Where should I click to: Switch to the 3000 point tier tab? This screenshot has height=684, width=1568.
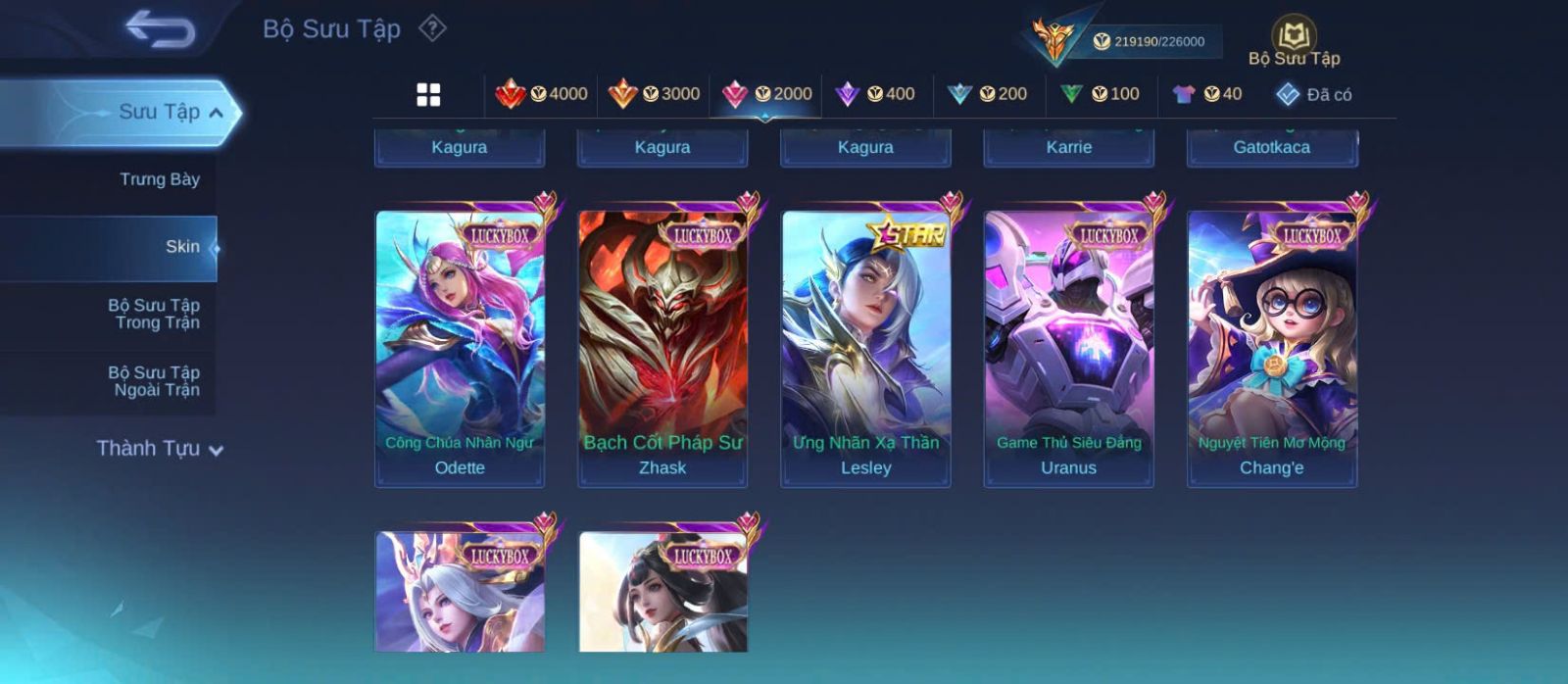pyautogui.click(x=654, y=94)
